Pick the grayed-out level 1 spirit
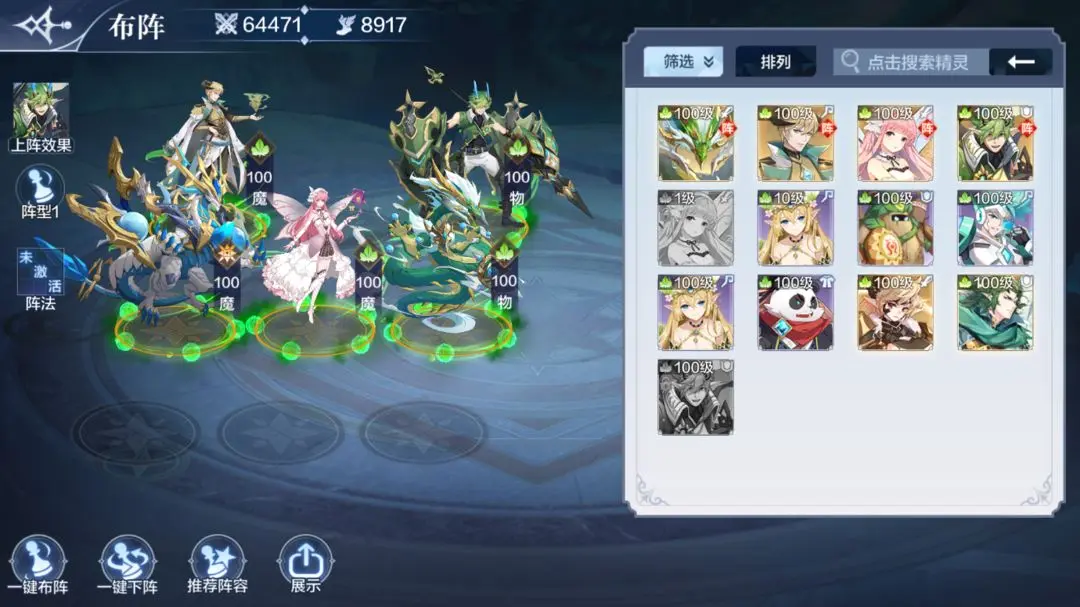The width and height of the screenshot is (1080, 607). (x=695, y=227)
